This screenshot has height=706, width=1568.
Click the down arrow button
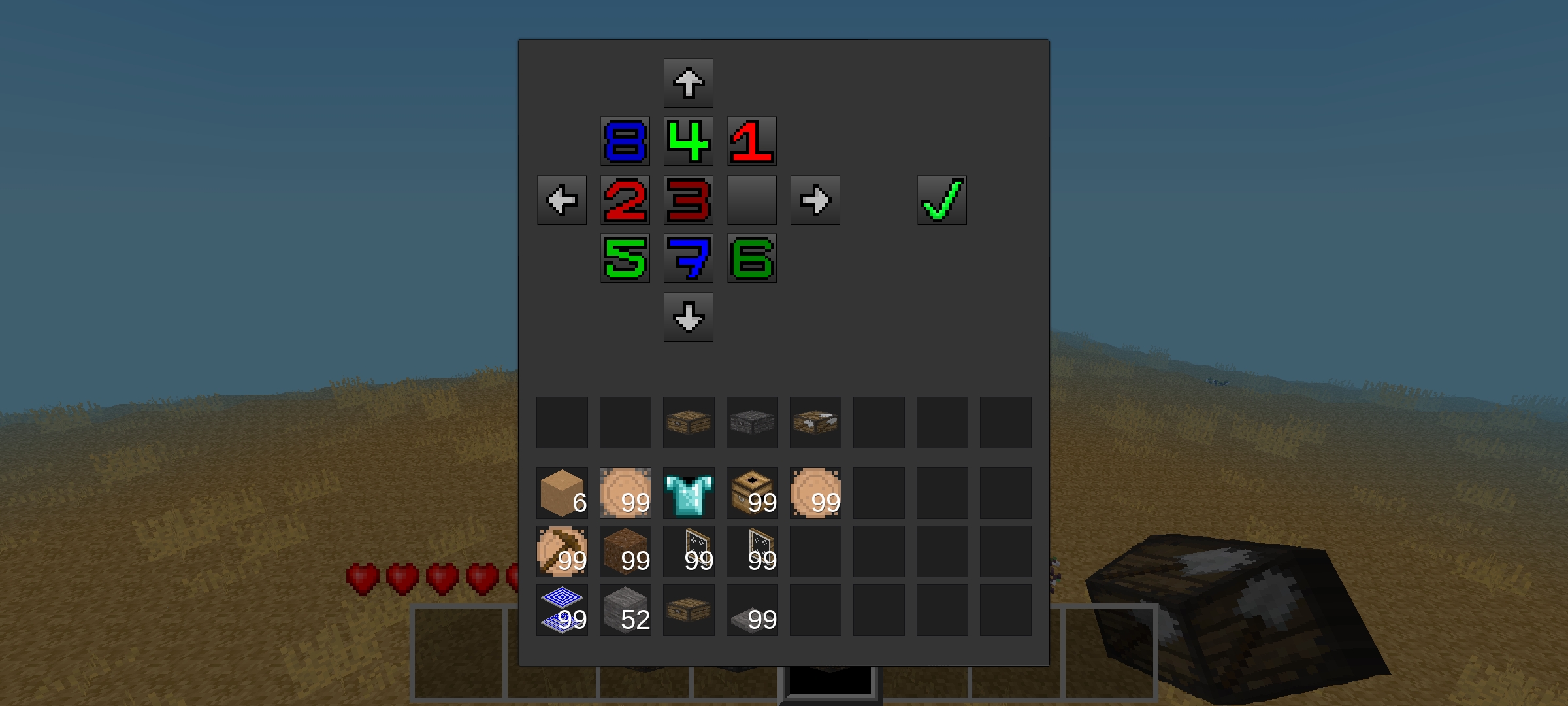coord(688,317)
